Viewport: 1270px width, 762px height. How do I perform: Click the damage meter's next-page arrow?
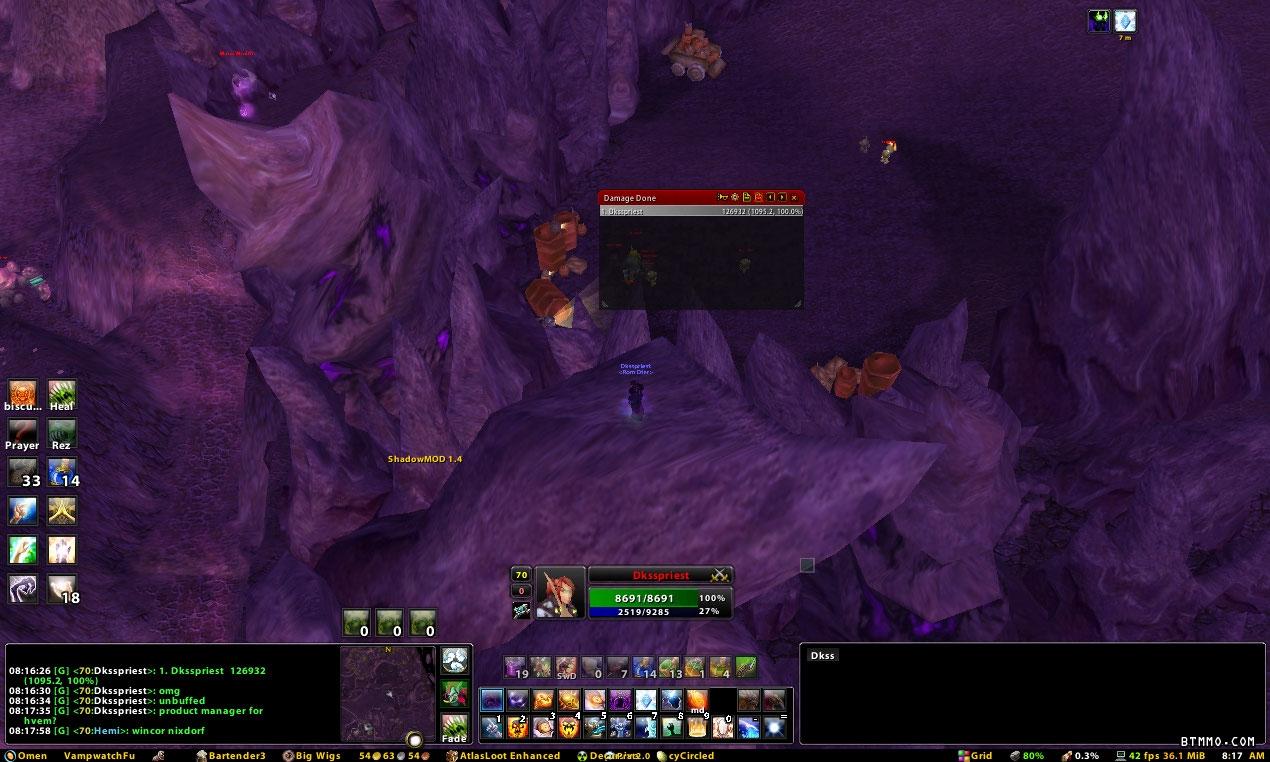point(782,198)
